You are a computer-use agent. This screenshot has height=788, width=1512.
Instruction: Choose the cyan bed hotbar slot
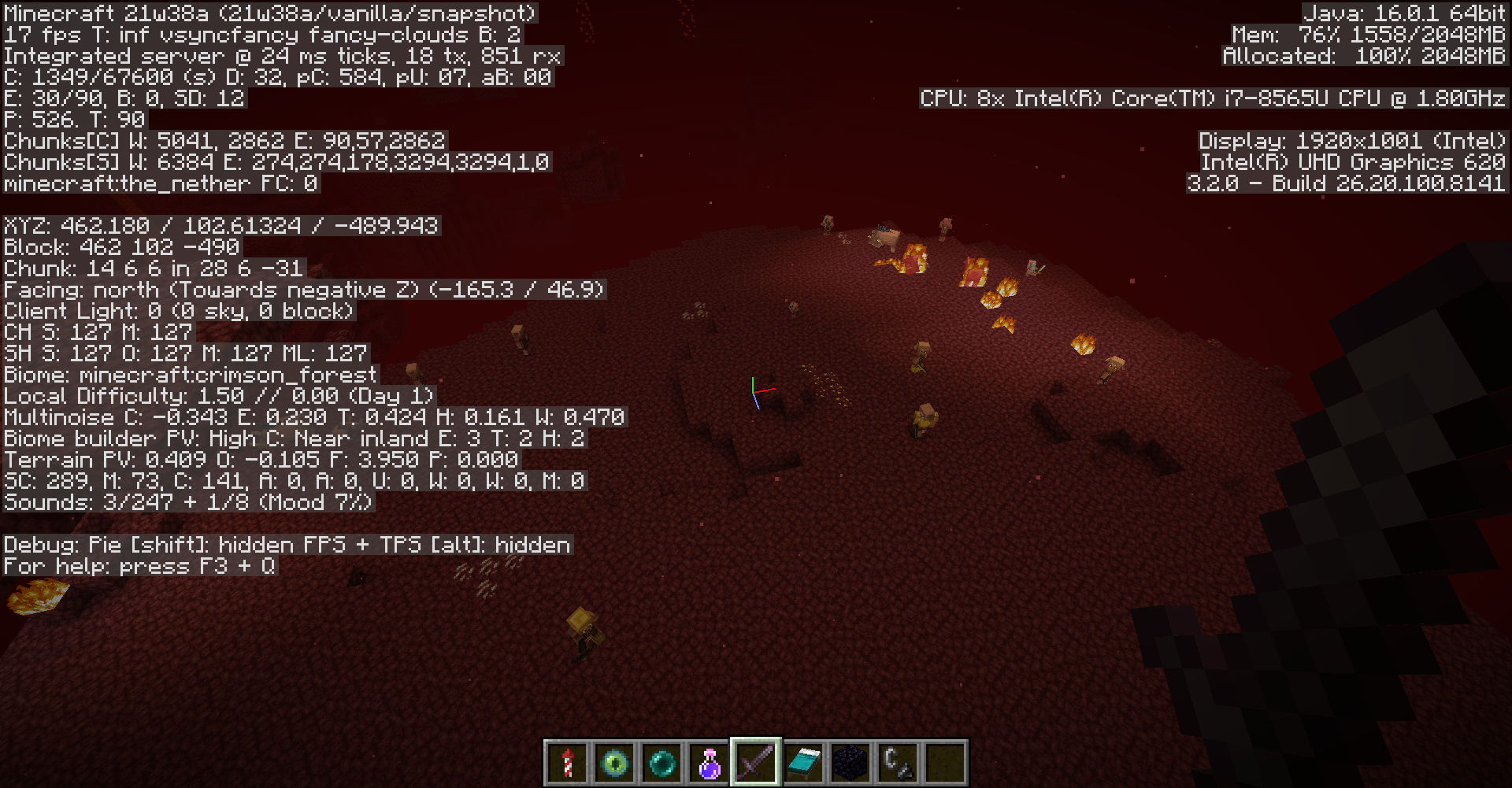click(803, 762)
